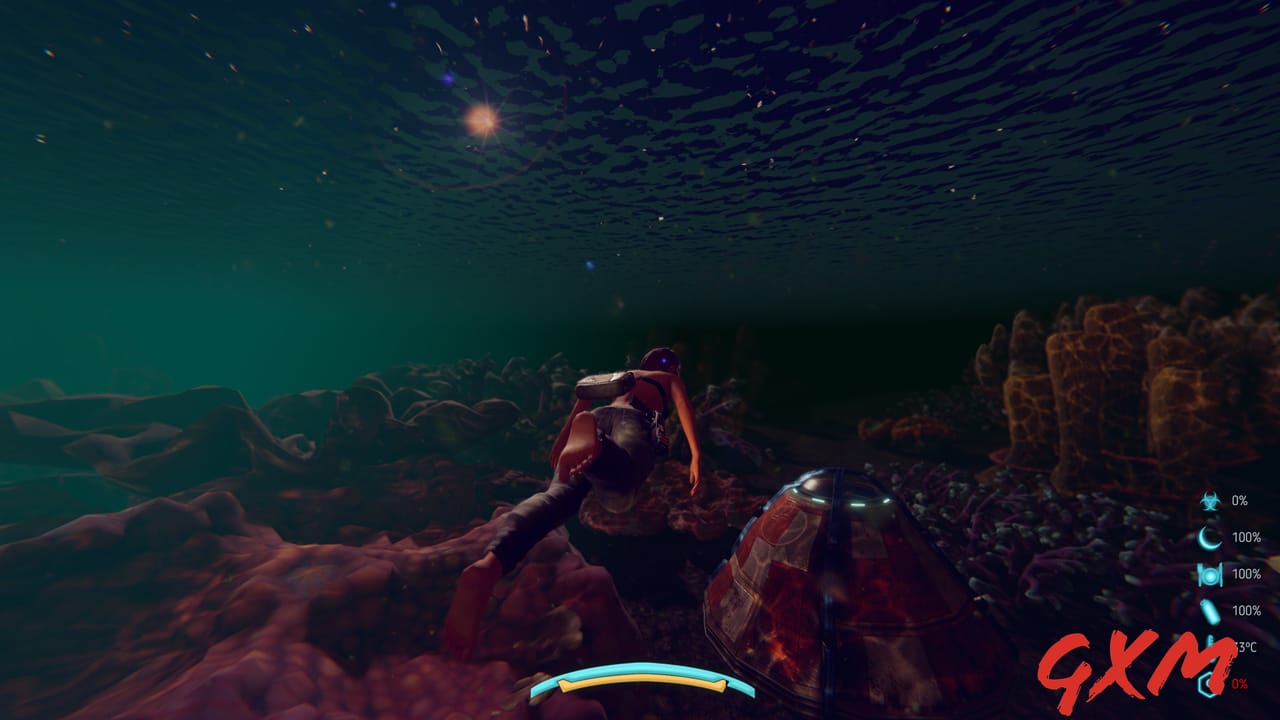Click the food hunger status icon

click(x=1208, y=574)
